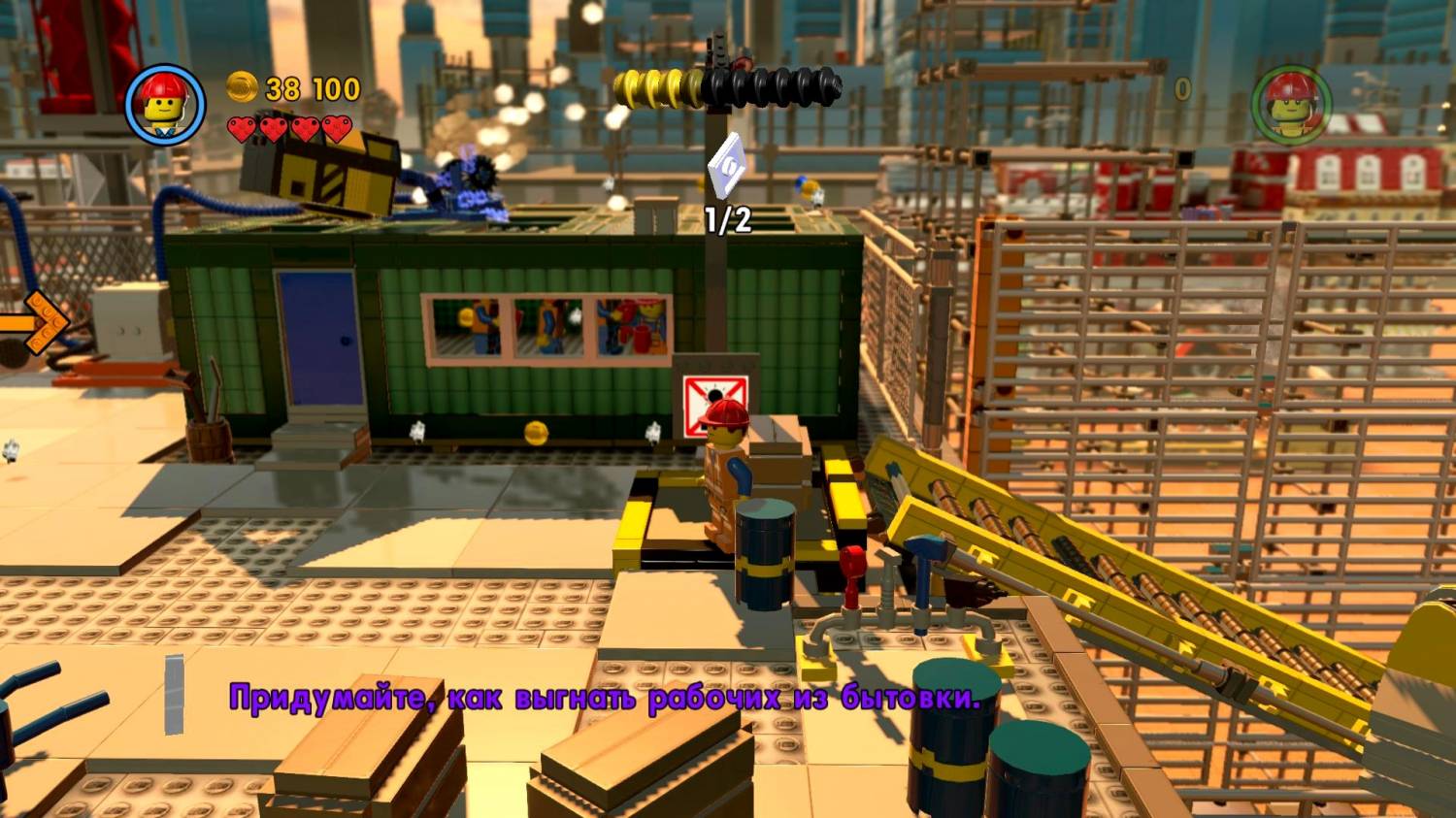Click the instruction page collectible icon
The width and height of the screenshot is (1456, 818).
pyautogui.click(x=726, y=170)
